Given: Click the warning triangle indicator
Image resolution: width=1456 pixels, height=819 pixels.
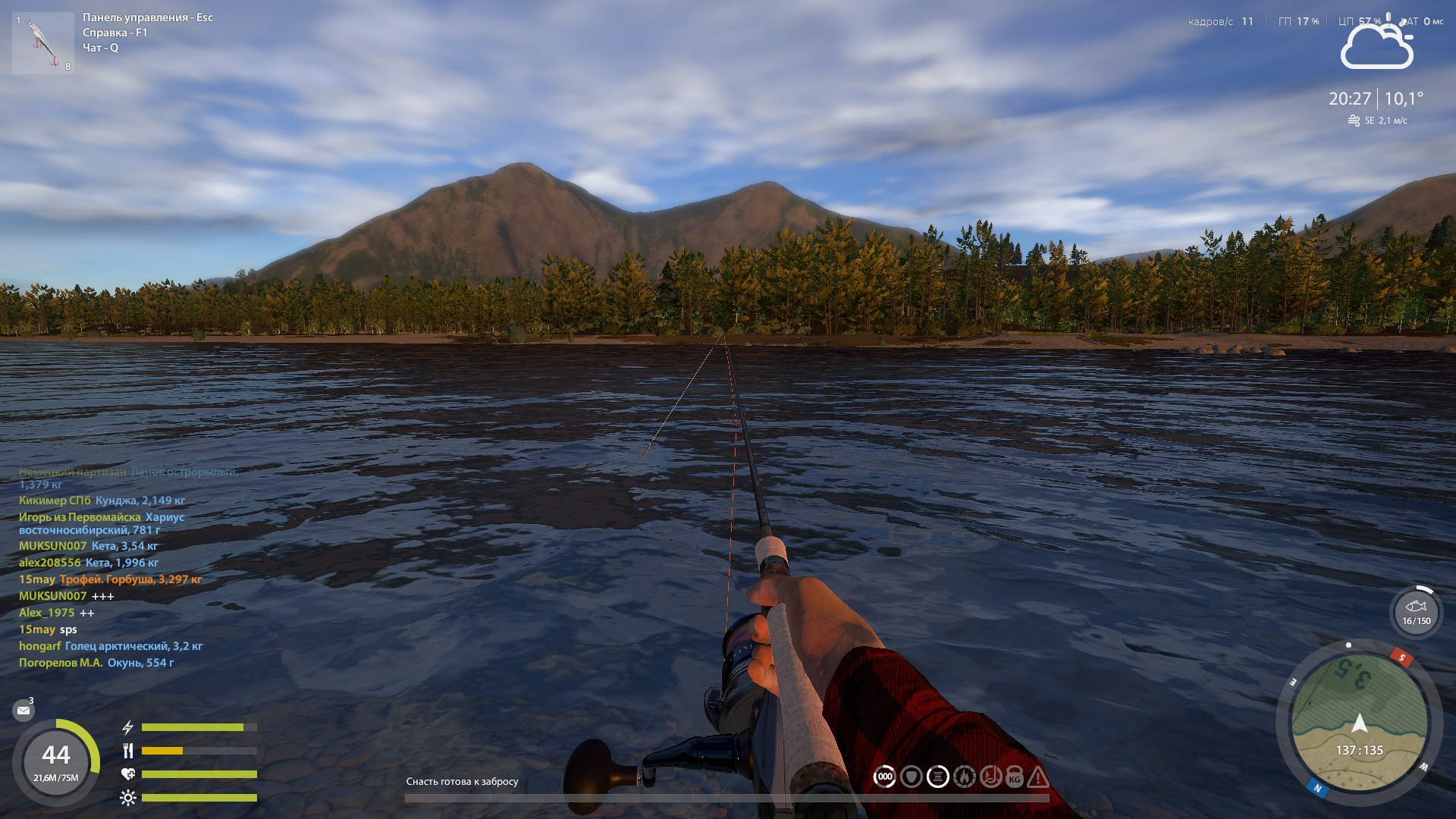Looking at the screenshot, I should (x=1038, y=777).
